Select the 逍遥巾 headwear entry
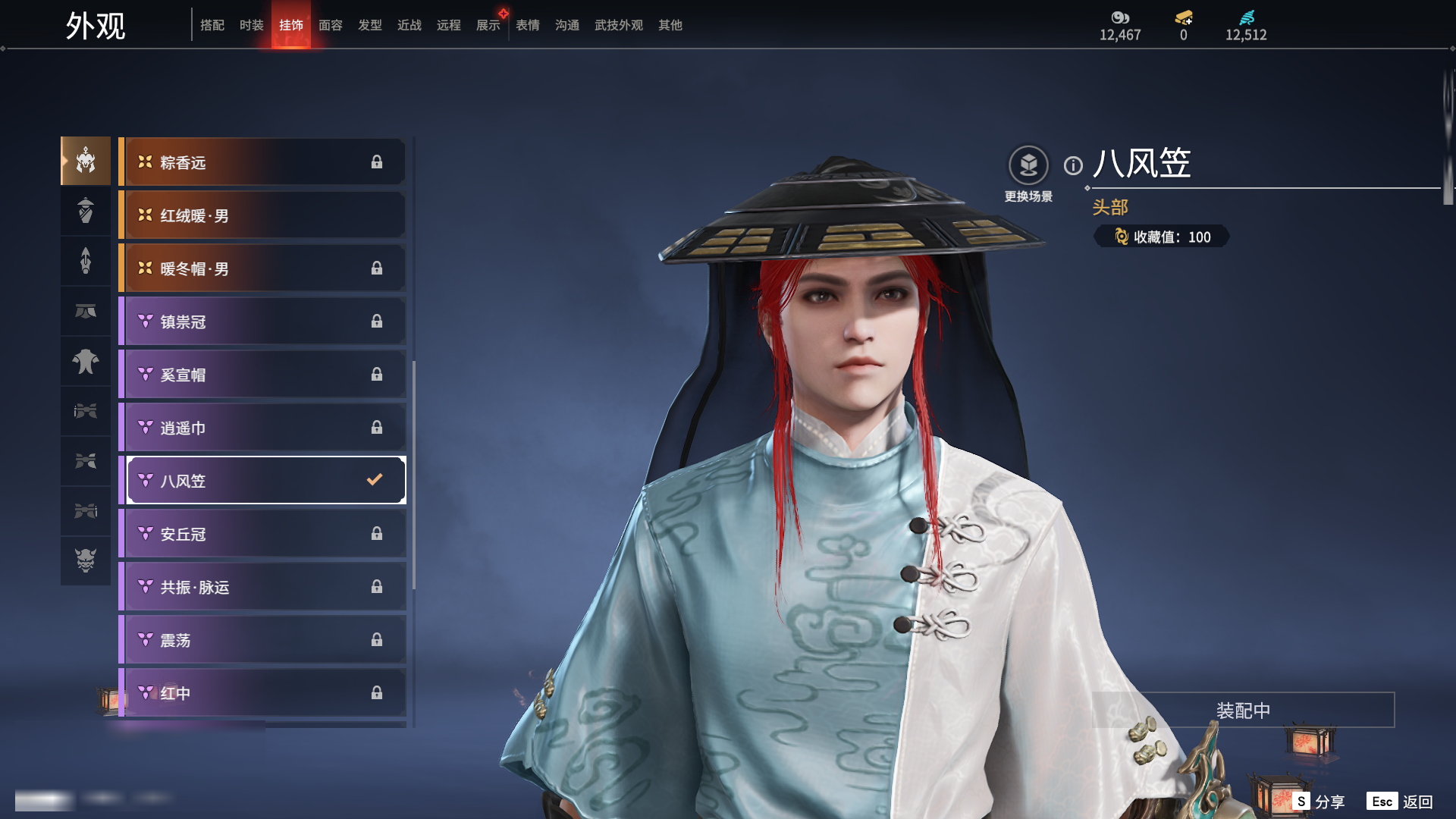1456x819 pixels. [262, 428]
